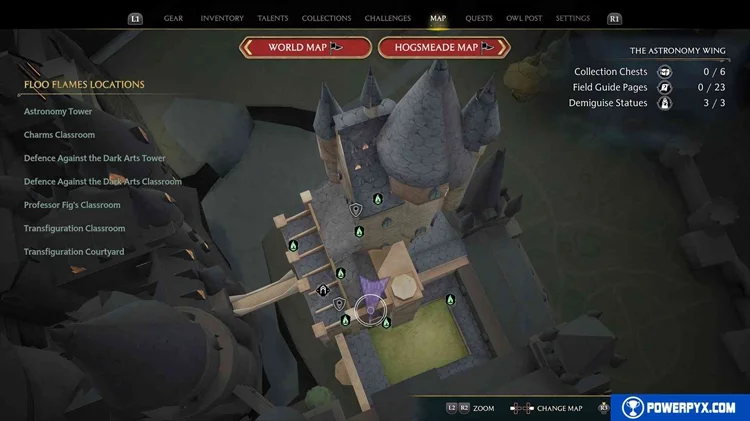The height and width of the screenshot is (421, 750).
Task: Show the Collections tab
Action: (x=326, y=18)
